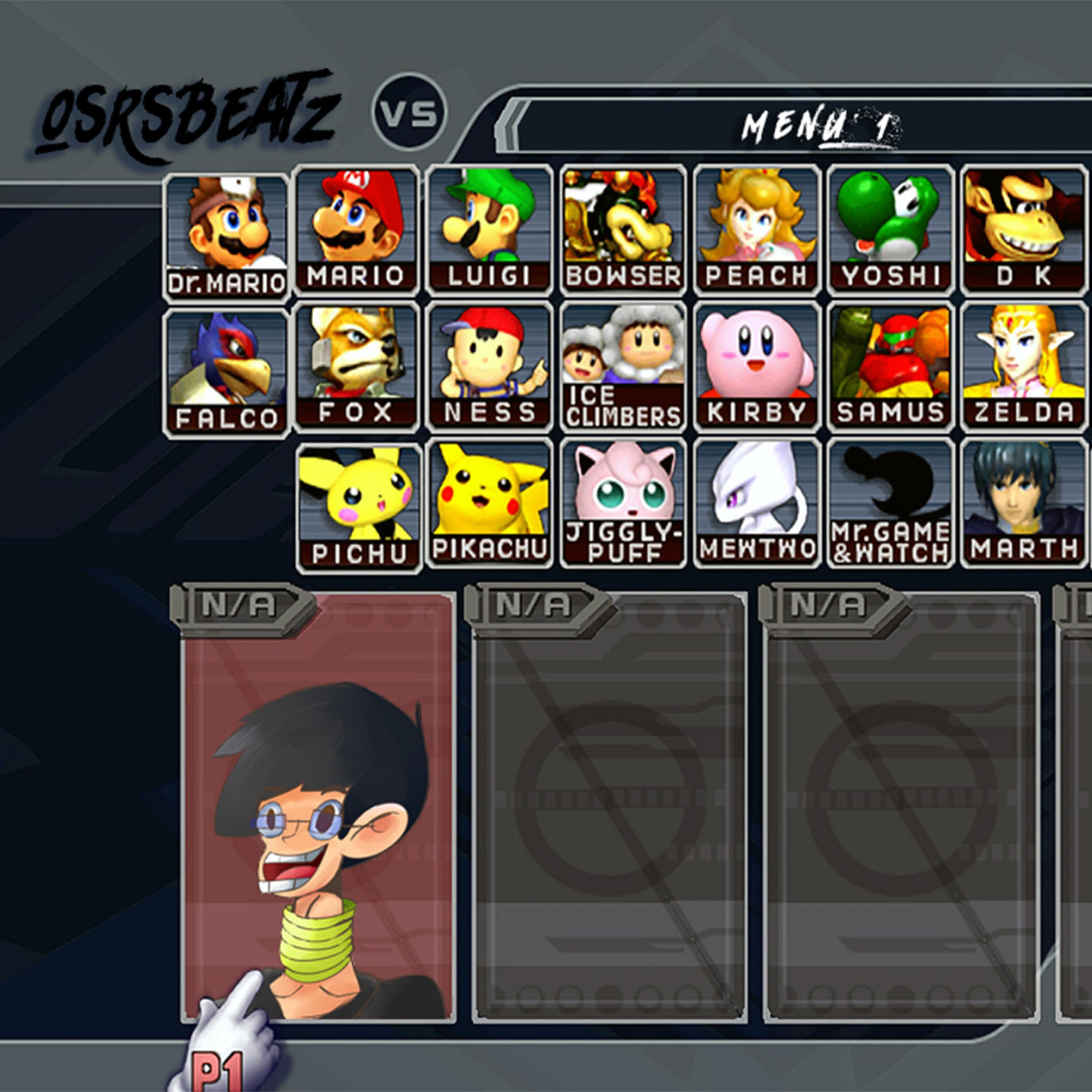The image size is (1092, 1092).
Task: Choose Mewtwo character tile
Action: [x=756, y=503]
